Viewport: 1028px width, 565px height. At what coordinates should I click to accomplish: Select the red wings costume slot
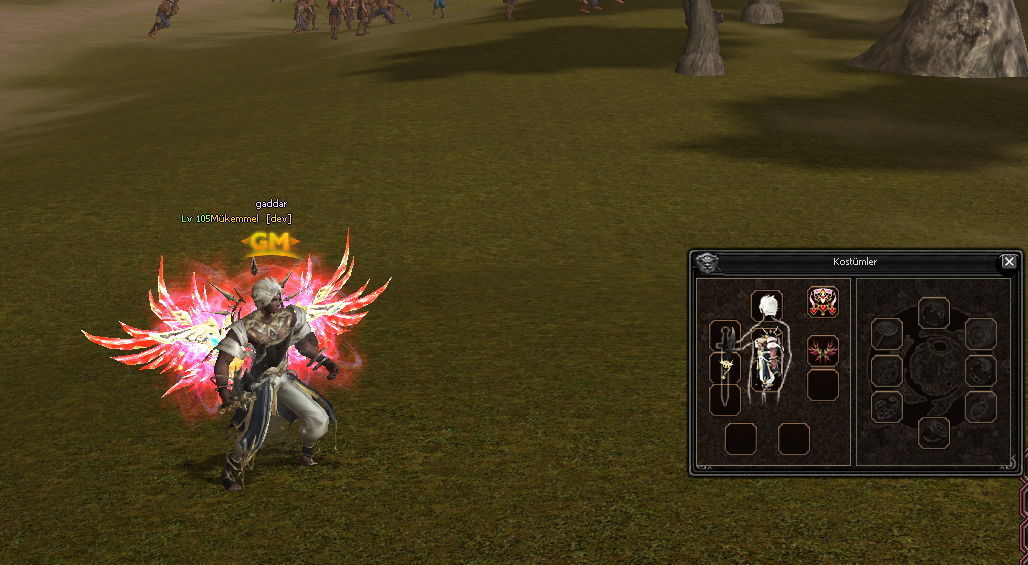[x=822, y=351]
